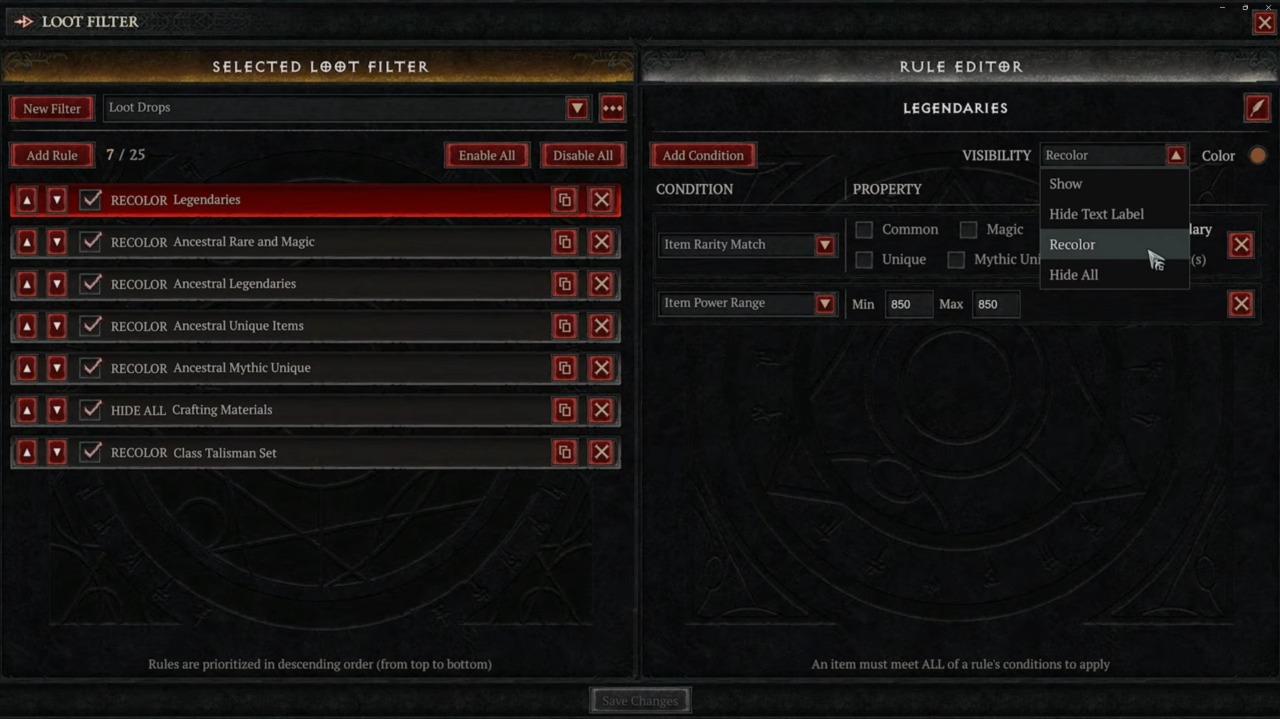Select Hide Text Label visibility option
1280x719 pixels.
point(1096,214)
